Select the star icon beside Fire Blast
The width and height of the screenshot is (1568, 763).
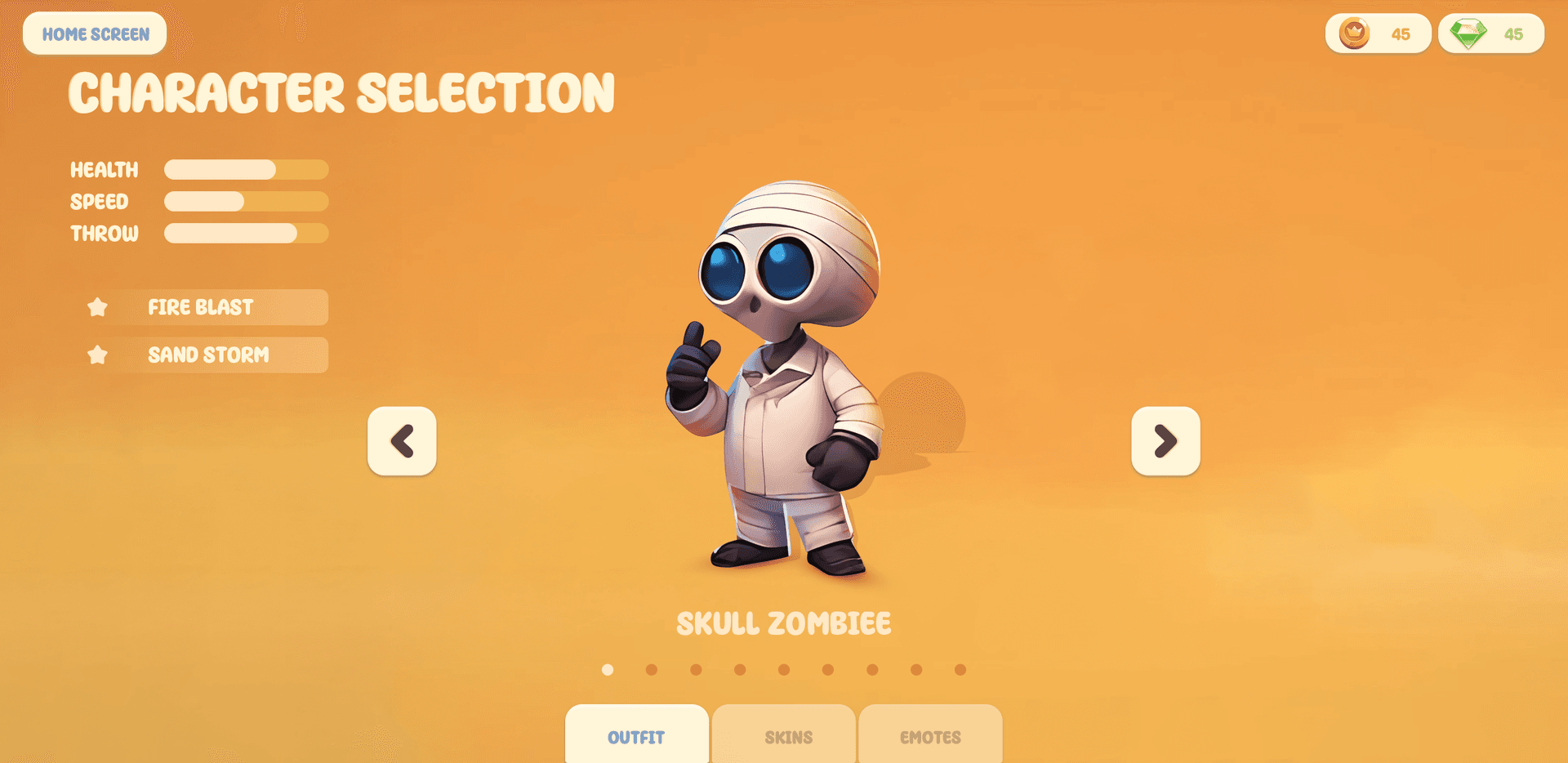tap(98, 307)
